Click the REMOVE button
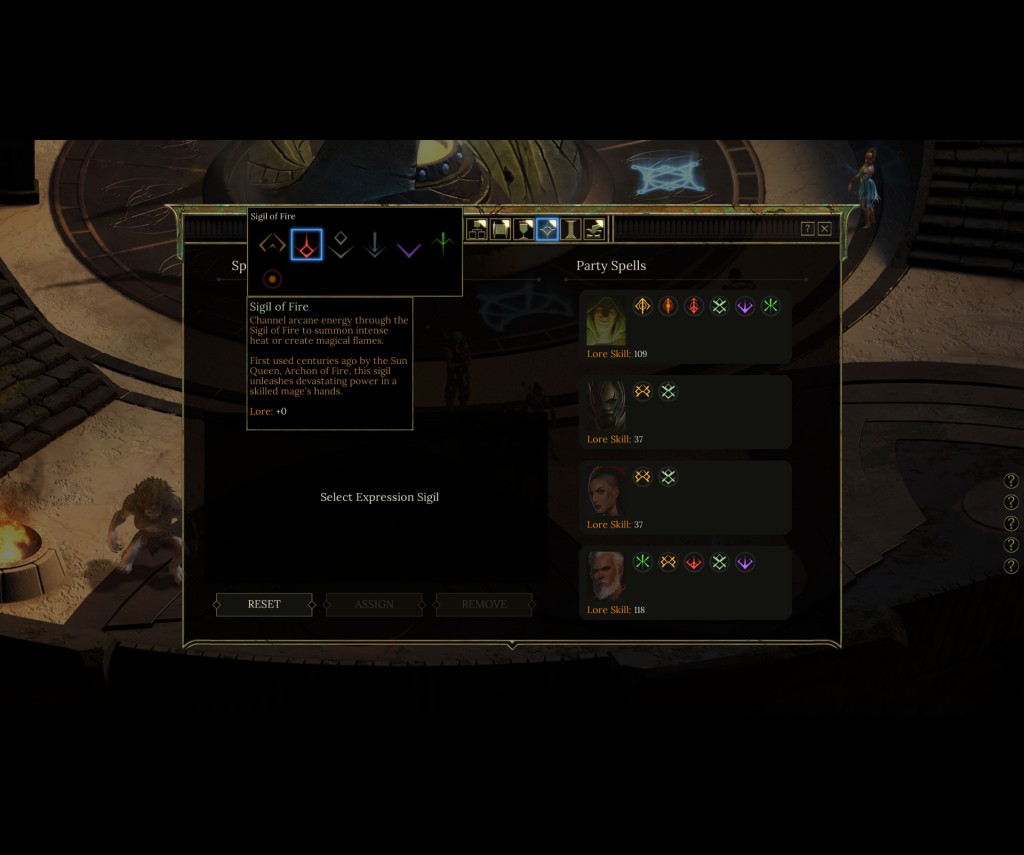 pos(484,604)
